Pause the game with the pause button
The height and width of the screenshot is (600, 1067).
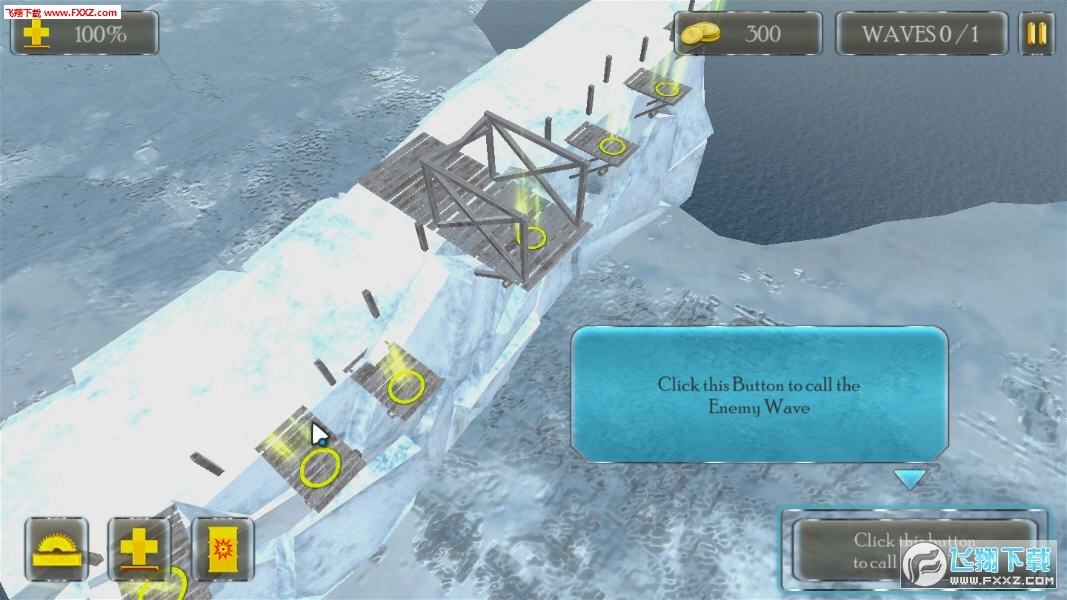coord(1037,33)
